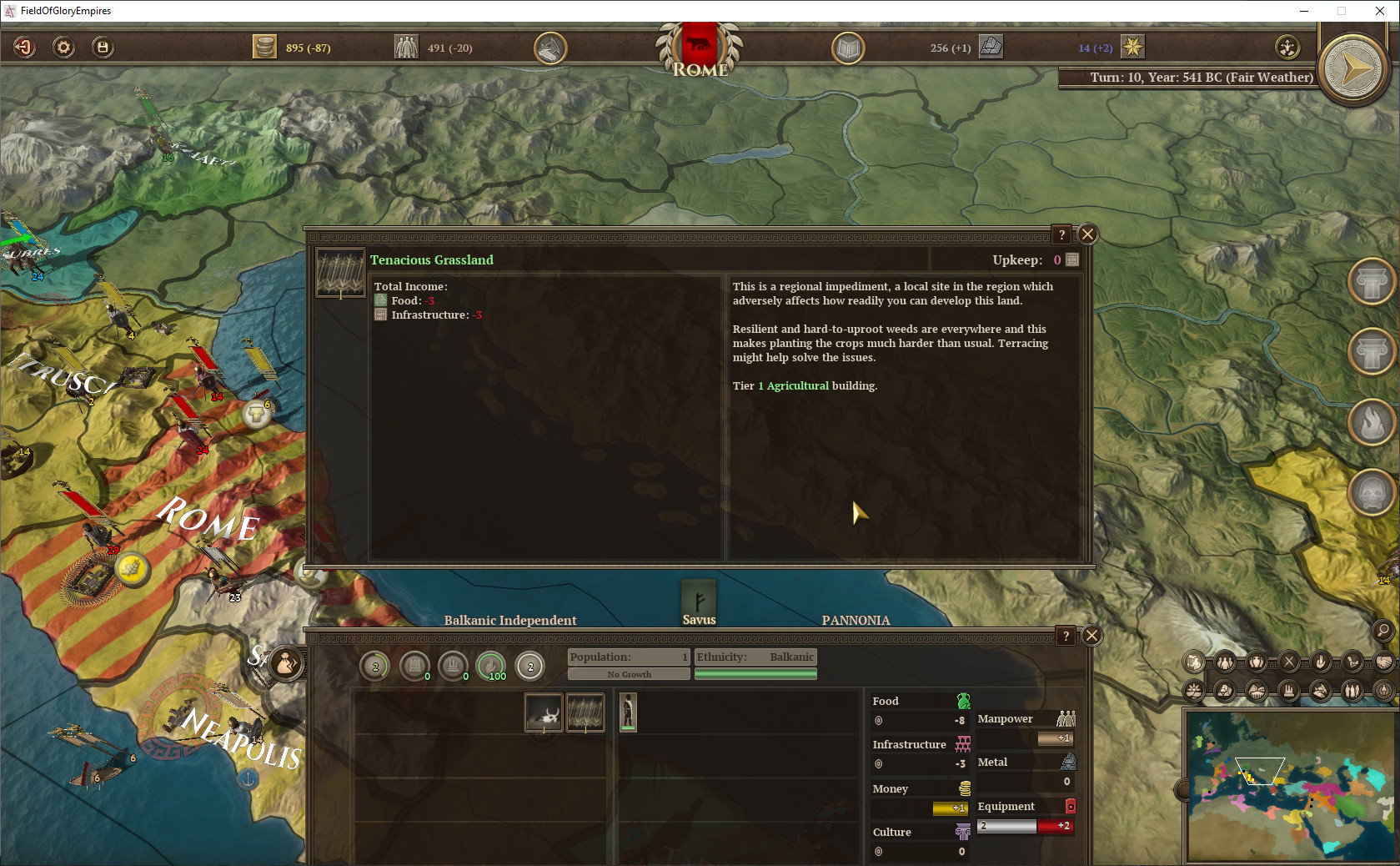1400x866 pixels.
Task: Click the manpower population icon in the top bar
Action: coord(406,47)
